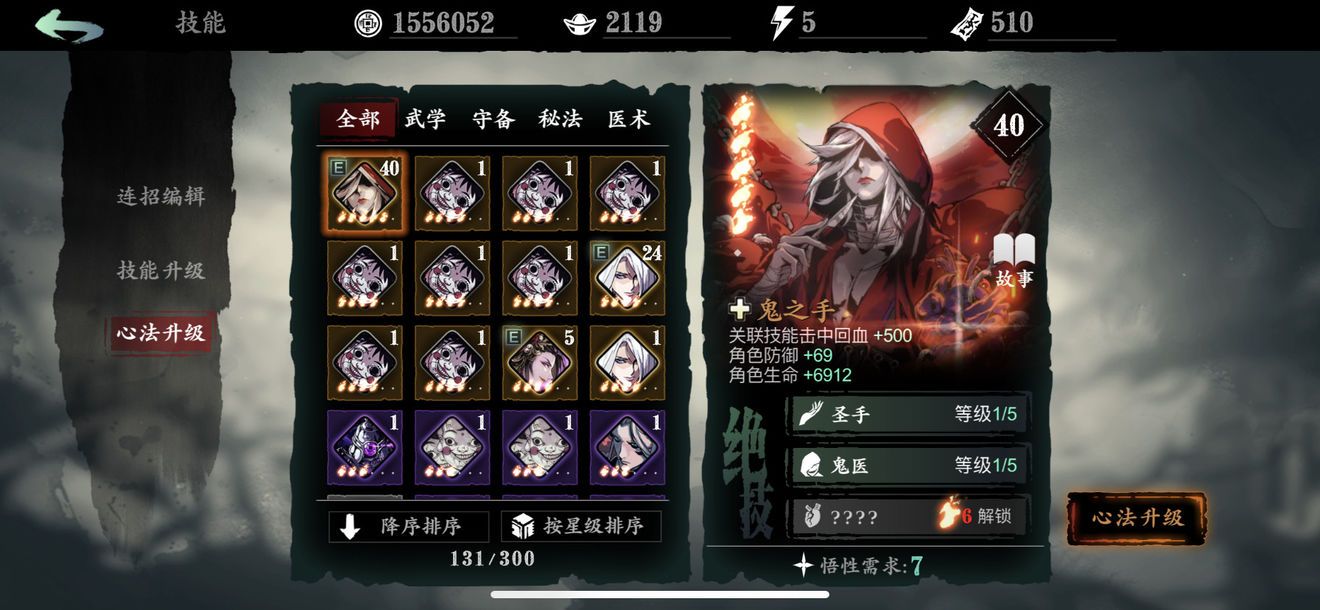The width and height of the screenshot is (1320, 610).
Task: Switch to the 医术 tab
Action: point(628,119)
